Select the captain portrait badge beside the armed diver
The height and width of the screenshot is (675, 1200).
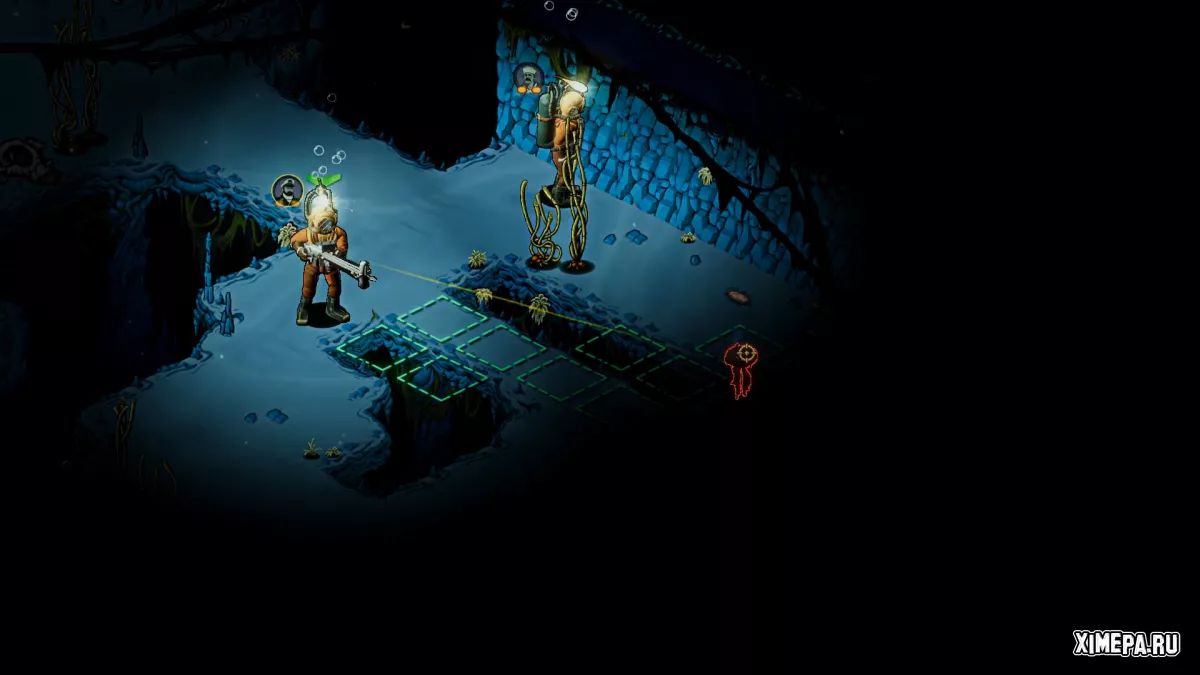coord(288,190)
